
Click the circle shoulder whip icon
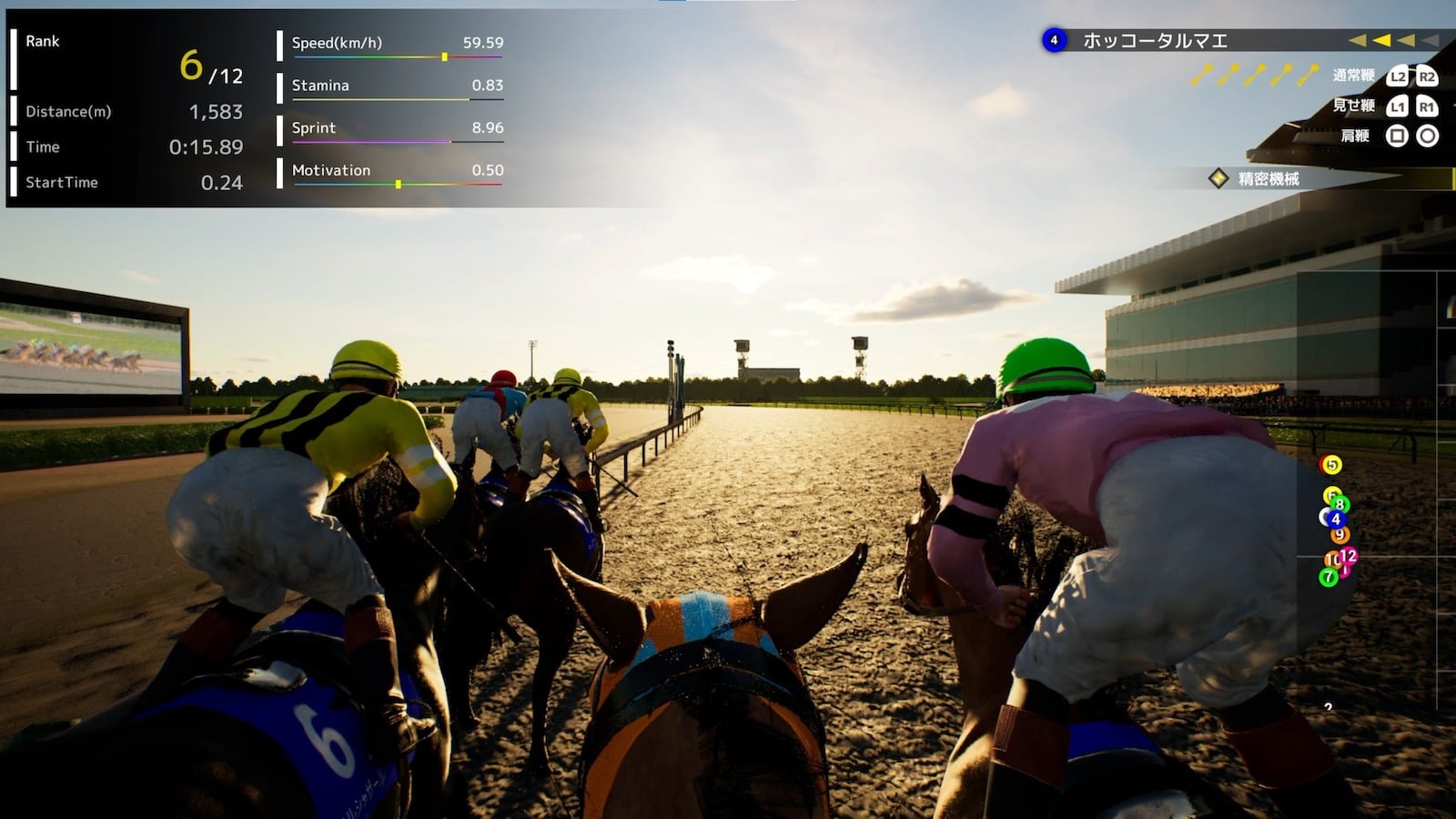[1425, 136]
